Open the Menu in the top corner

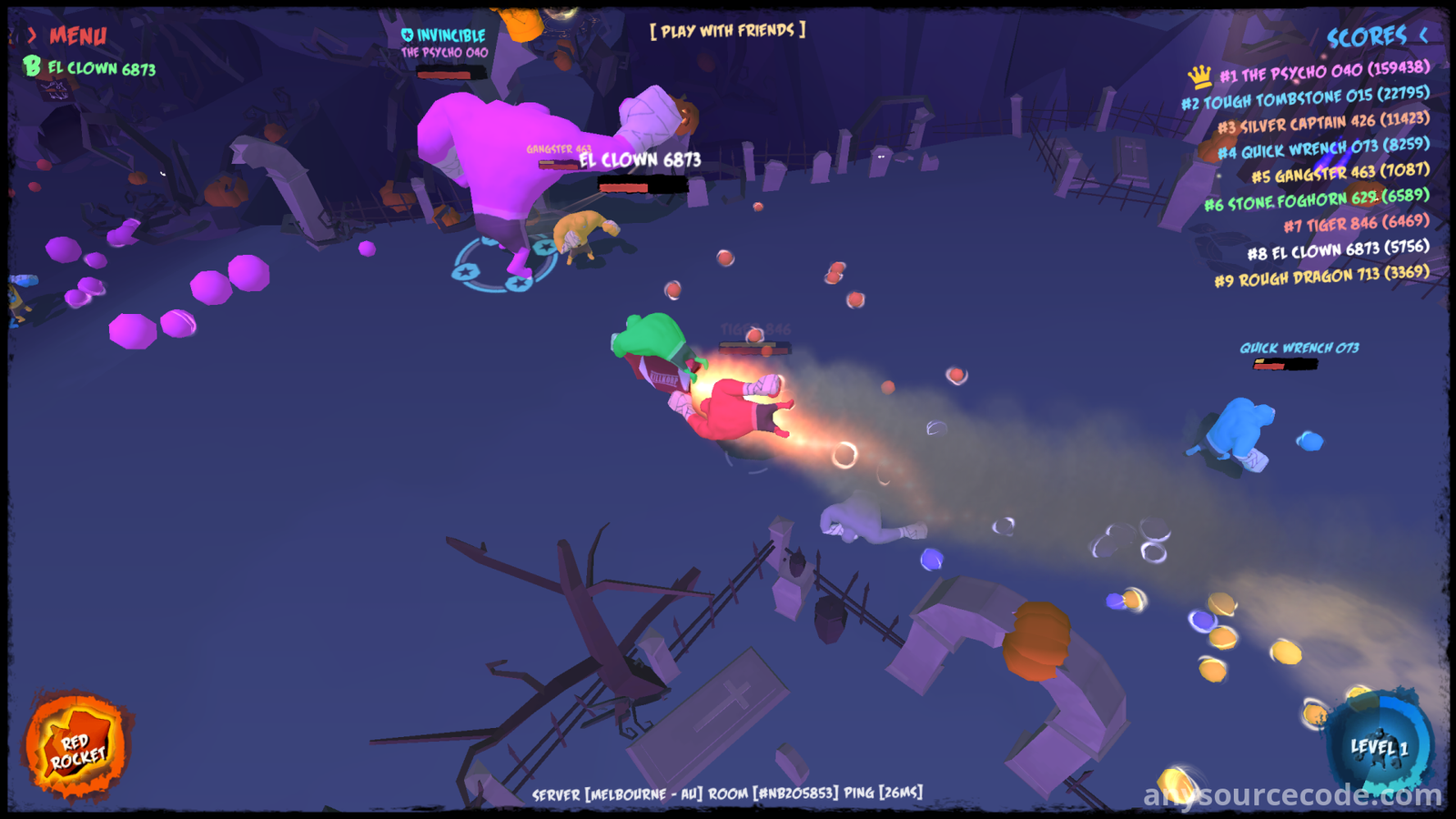(x=69, y=36)
